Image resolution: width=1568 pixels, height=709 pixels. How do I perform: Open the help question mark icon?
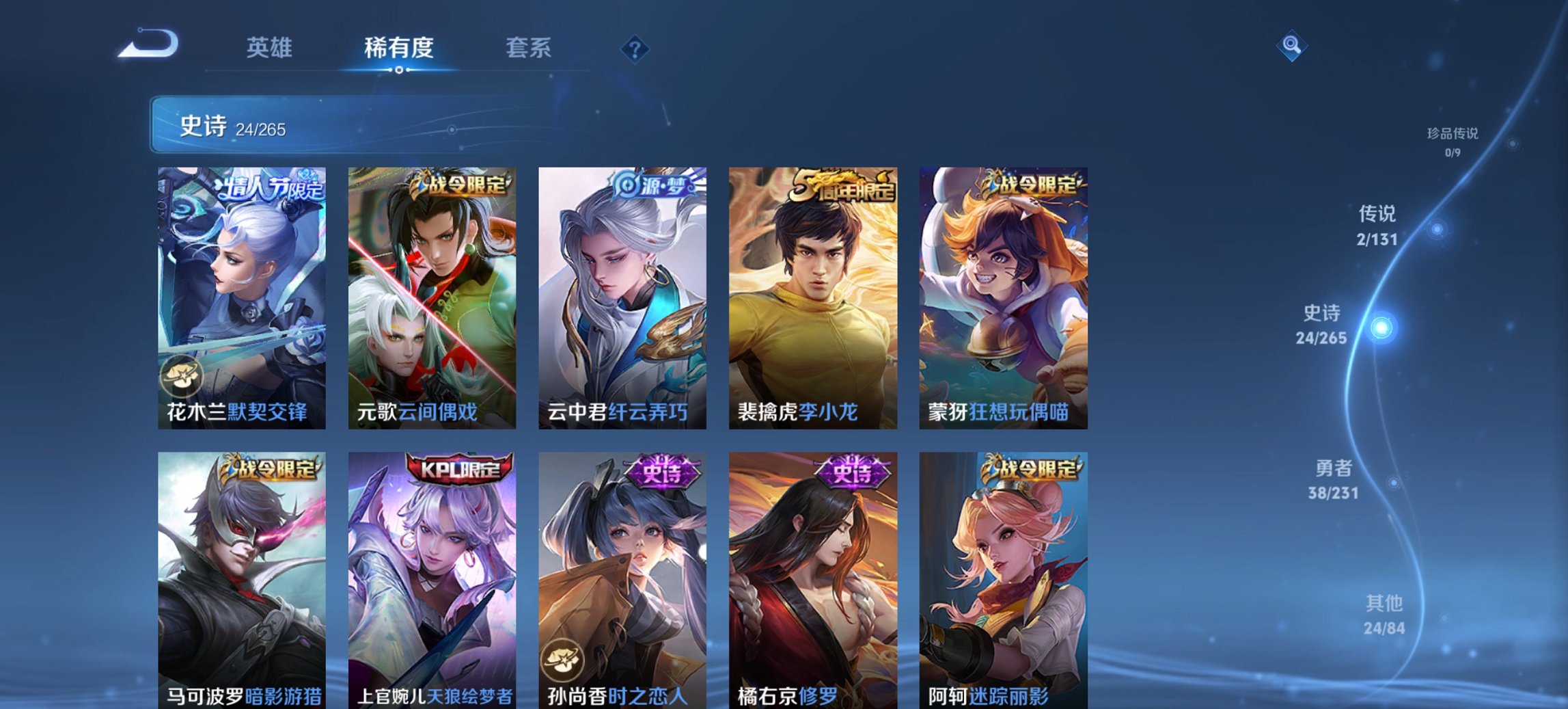(636, 48)
